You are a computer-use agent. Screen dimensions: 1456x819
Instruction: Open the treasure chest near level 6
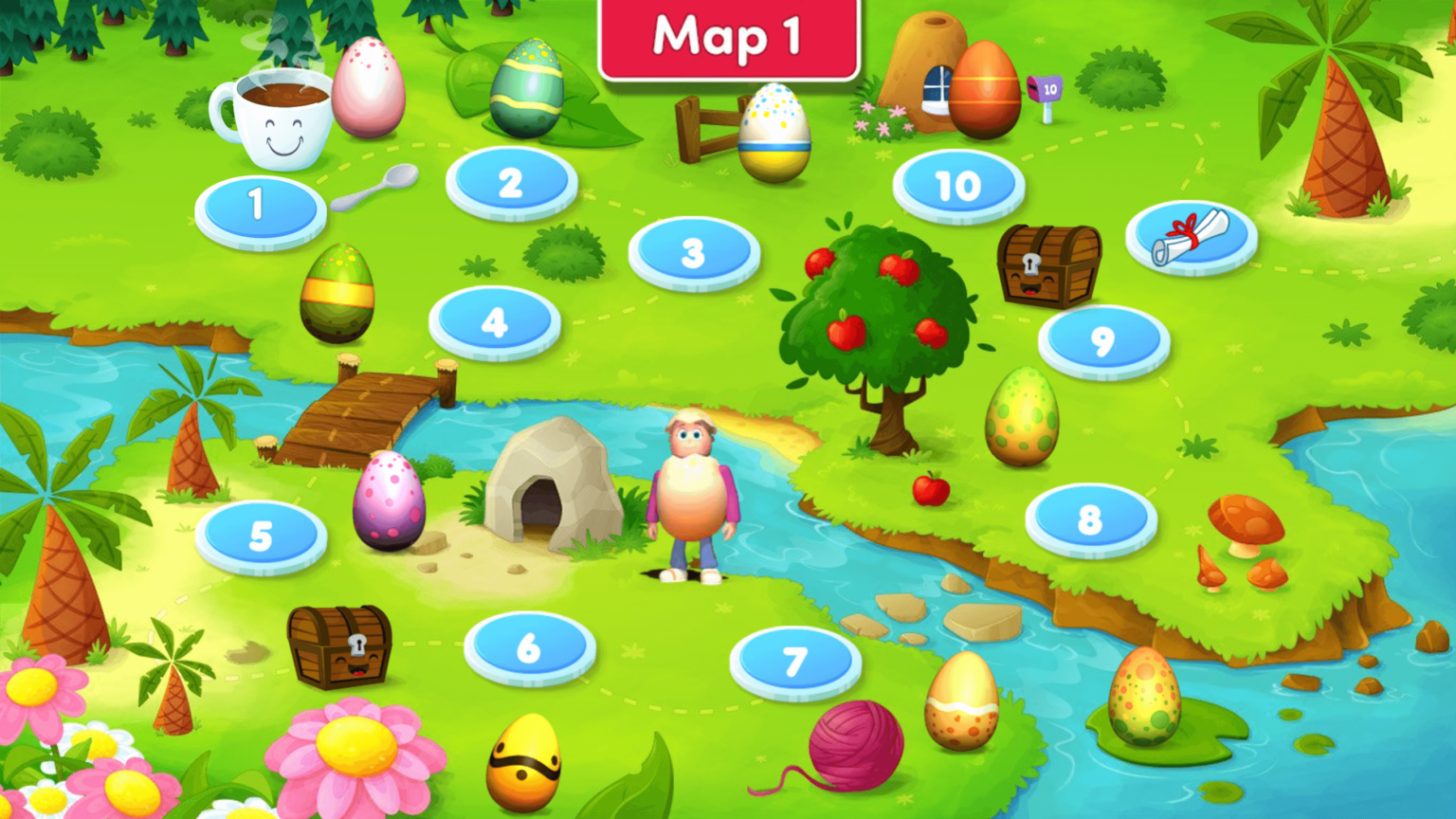click(339, 646)
